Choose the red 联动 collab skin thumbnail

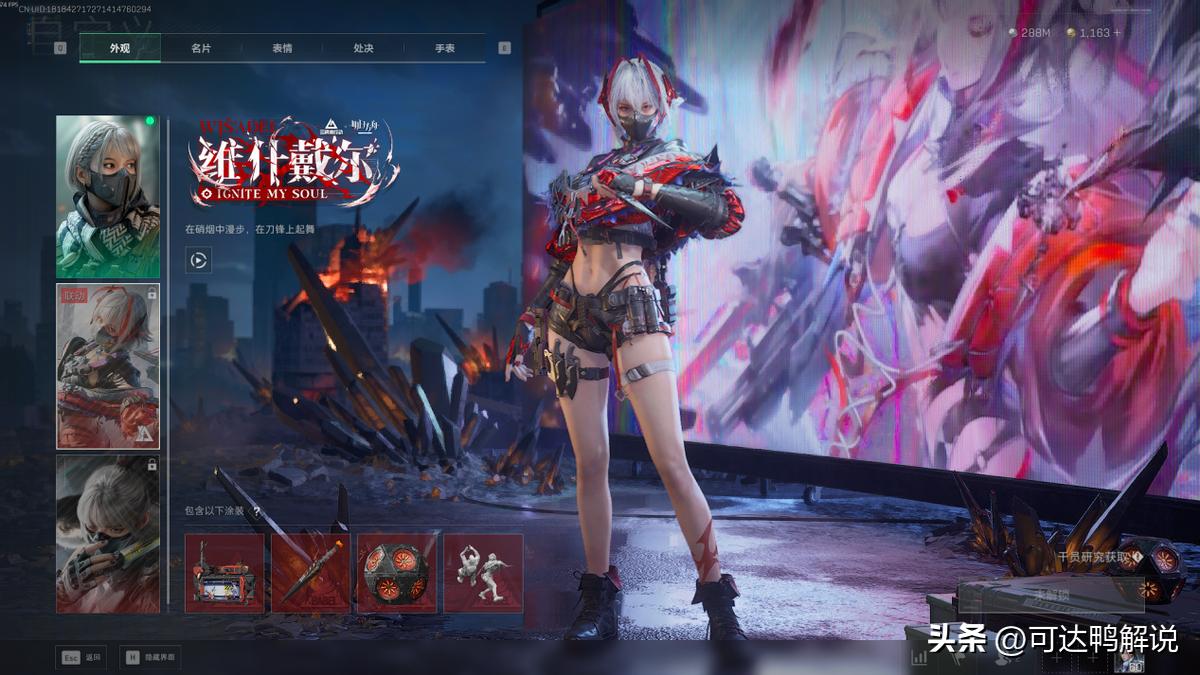(108, 366)
